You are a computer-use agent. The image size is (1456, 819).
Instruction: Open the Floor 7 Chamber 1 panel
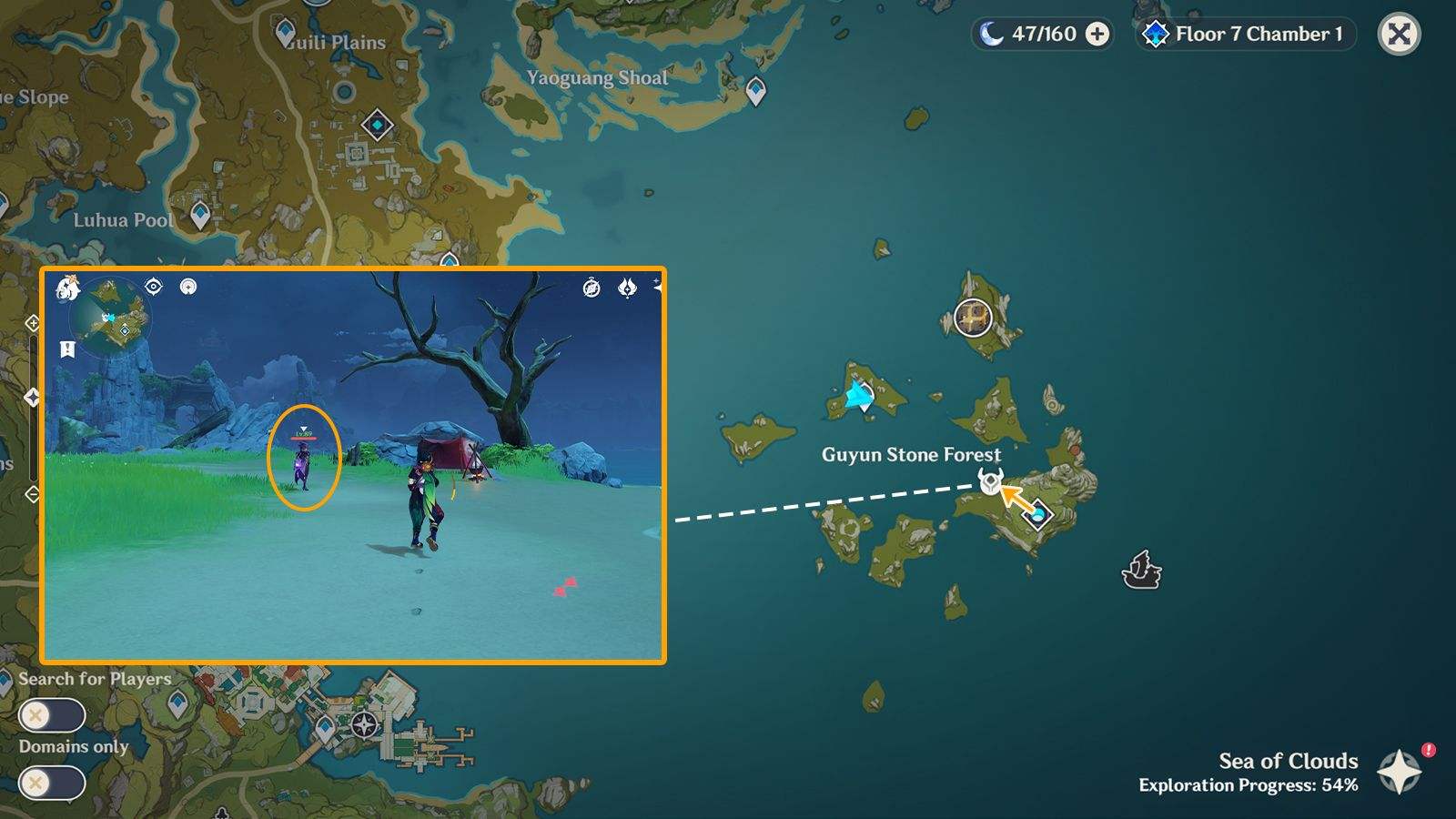point(1243,33)
